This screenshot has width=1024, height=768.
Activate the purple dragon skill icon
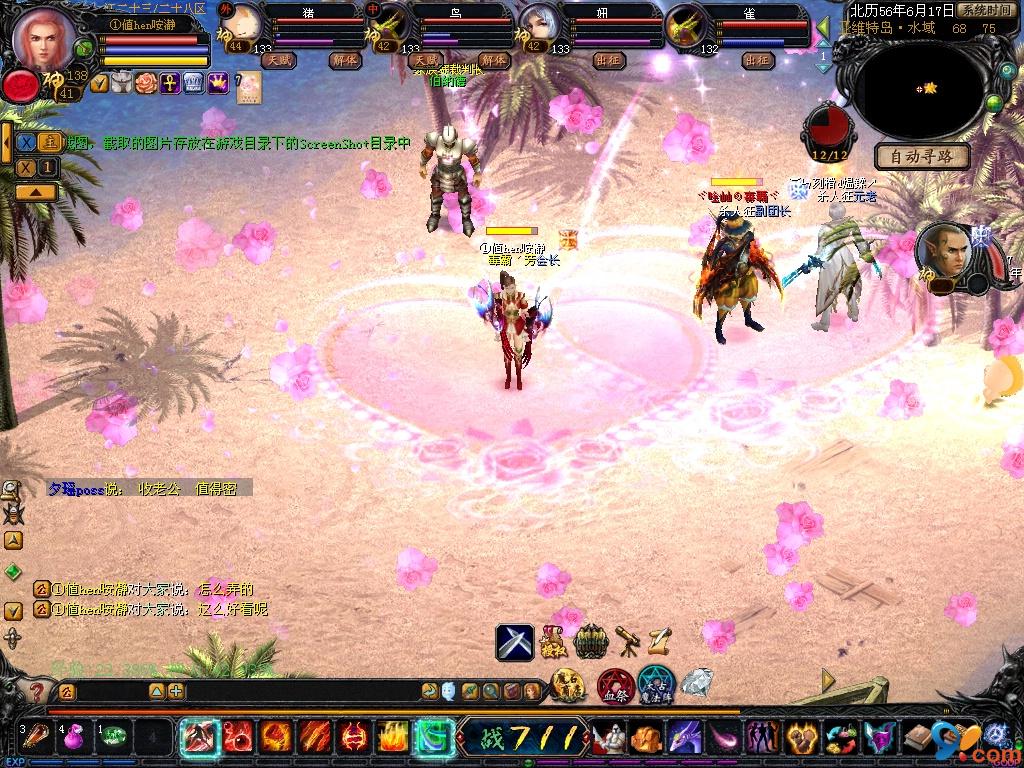point(685,738)
